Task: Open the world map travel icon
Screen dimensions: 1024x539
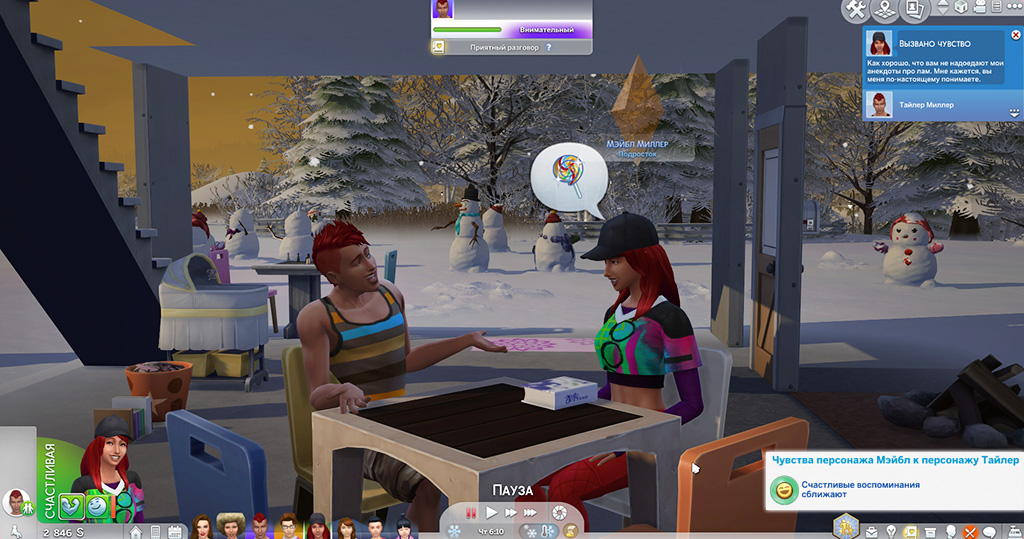Action: (x=885, y=10)
